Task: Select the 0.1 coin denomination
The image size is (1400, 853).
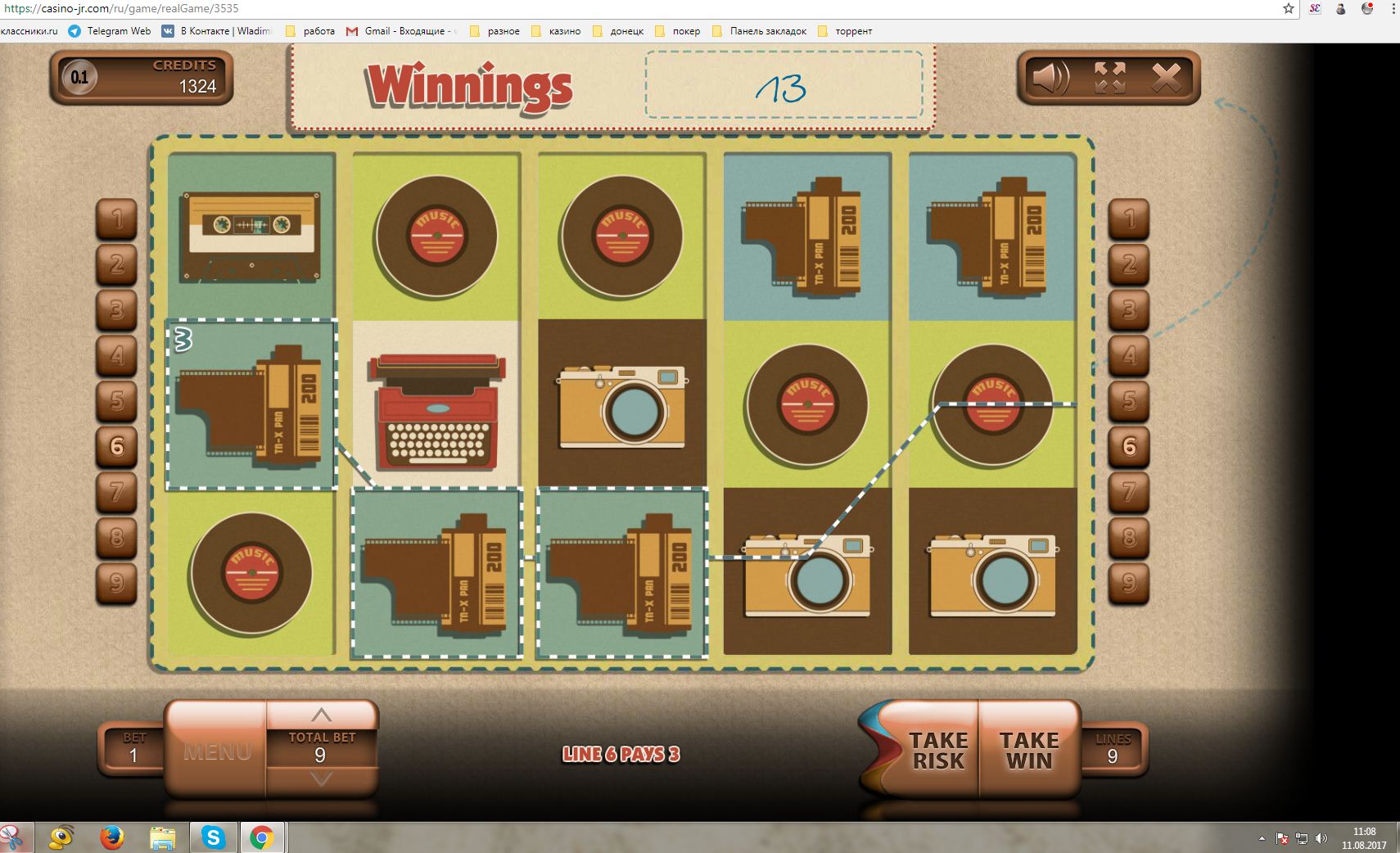Action: 79,78
